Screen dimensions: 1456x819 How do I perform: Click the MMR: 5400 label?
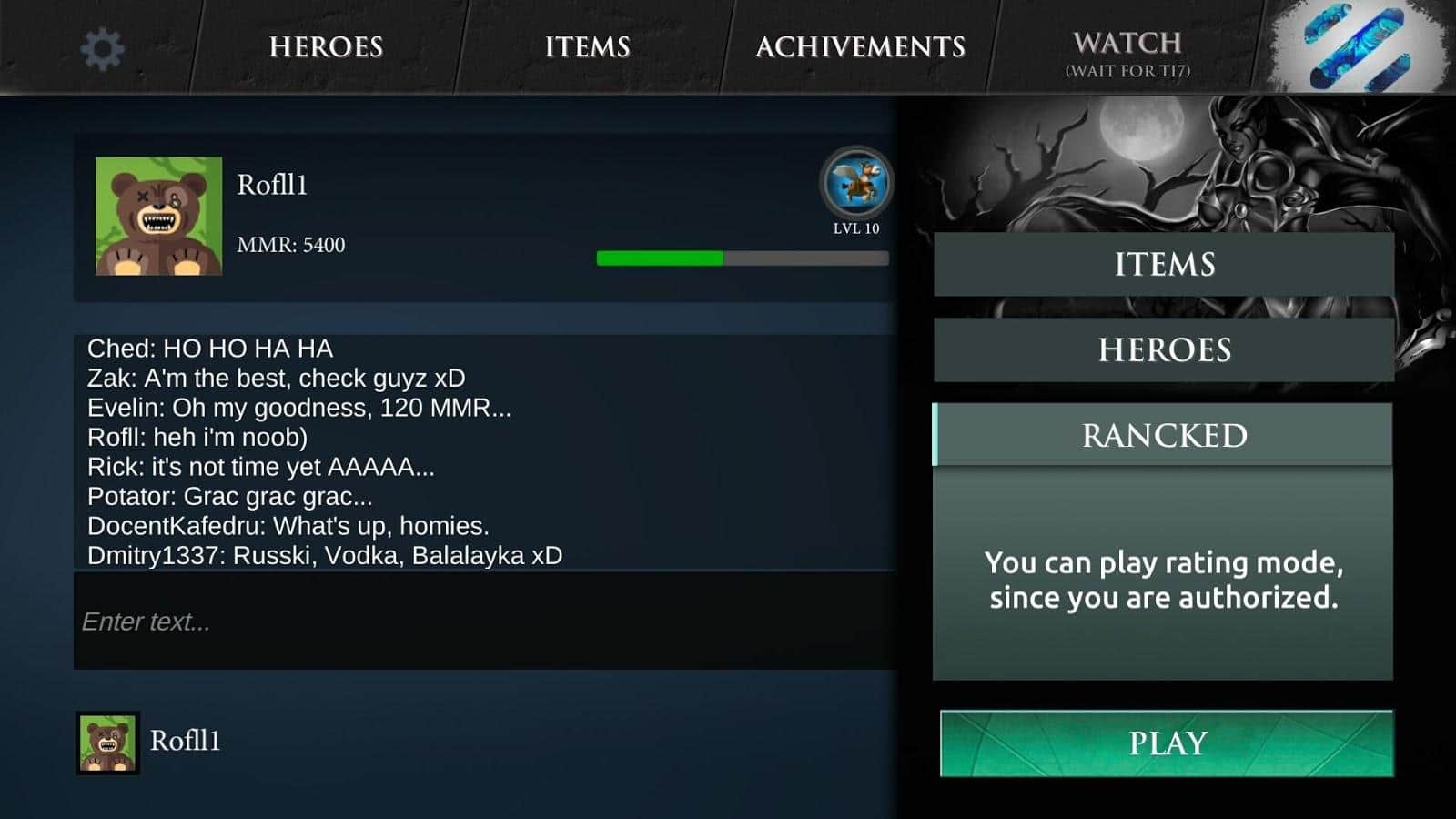tap(291, 244)
